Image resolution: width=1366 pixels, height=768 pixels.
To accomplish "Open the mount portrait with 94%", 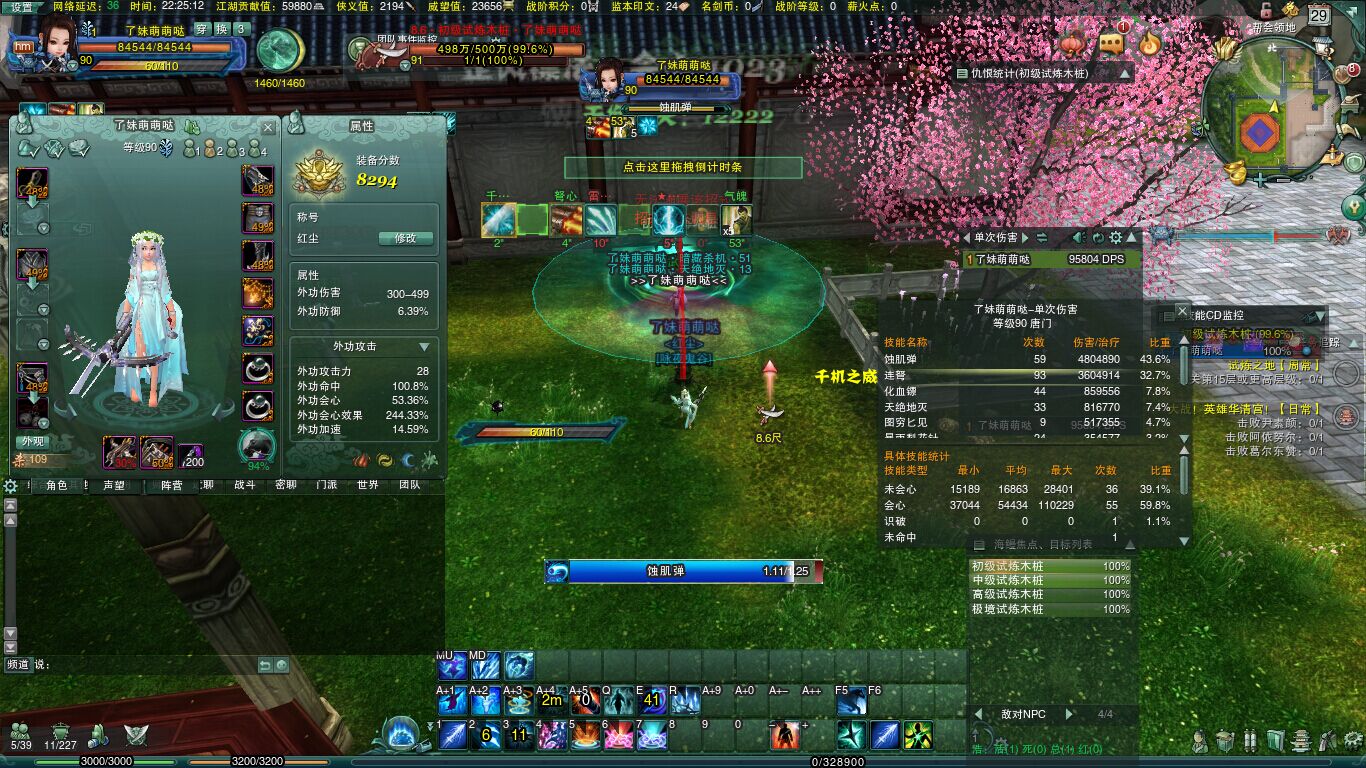I will click(x=257, y=448).
